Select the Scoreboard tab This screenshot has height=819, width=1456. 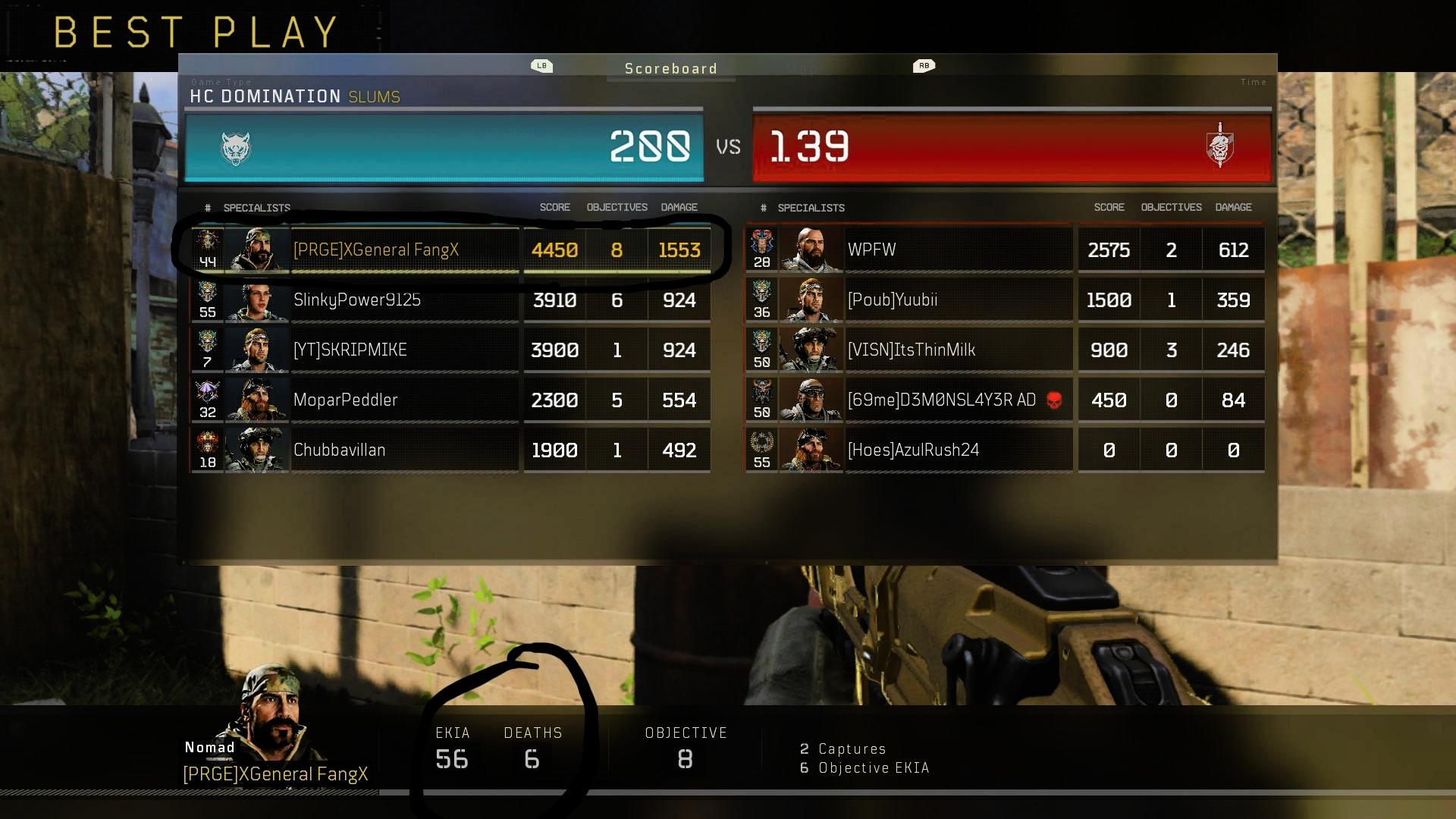[670, 68]
